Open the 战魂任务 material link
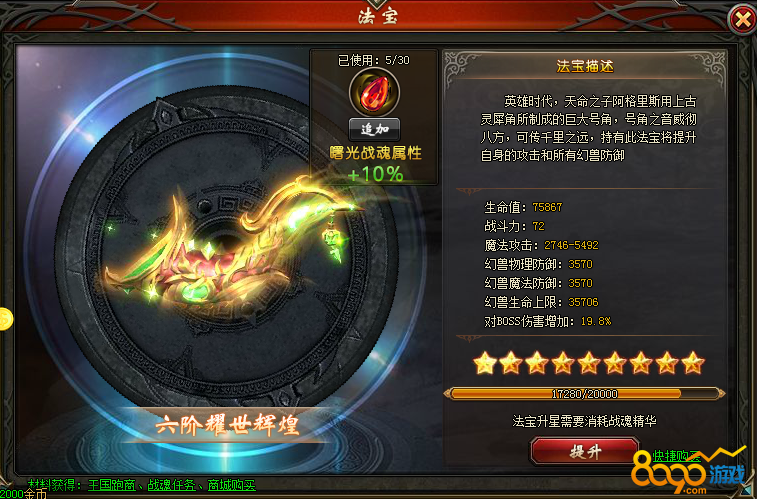 (x=175, y=486)
